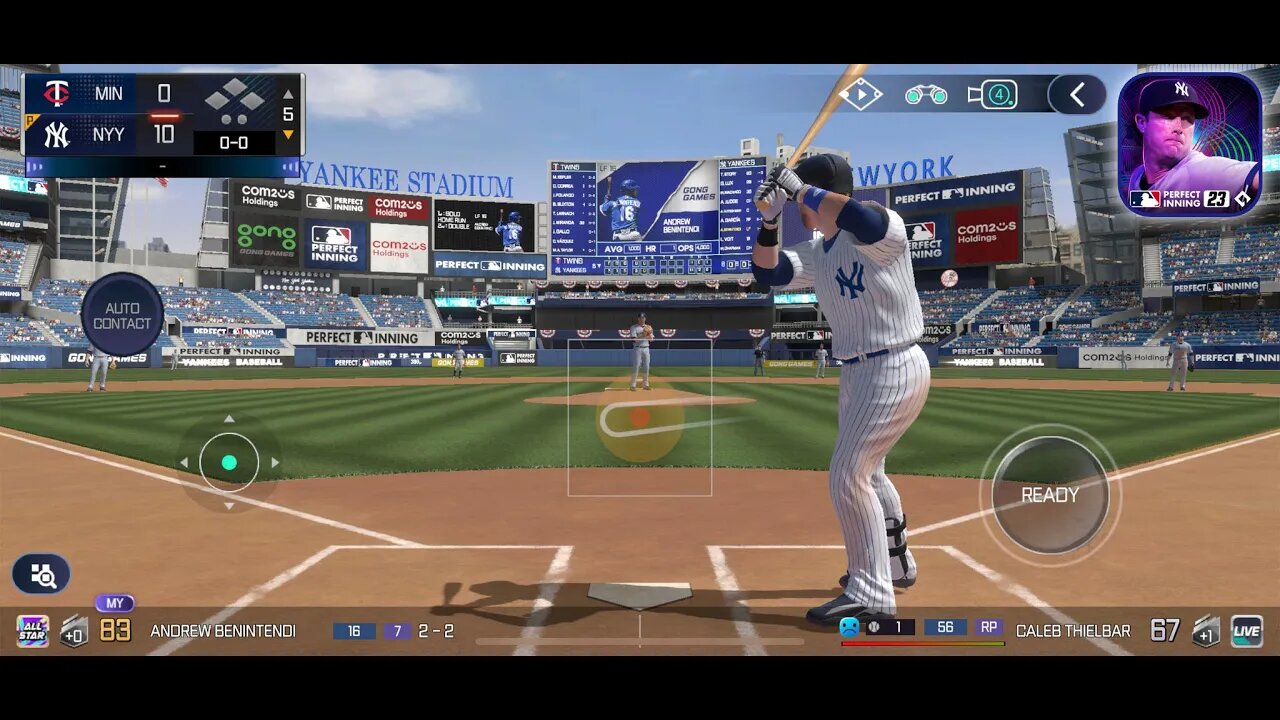Tap ANDREW BENINTENDI's name in the bottom bar

coord(222,631)
